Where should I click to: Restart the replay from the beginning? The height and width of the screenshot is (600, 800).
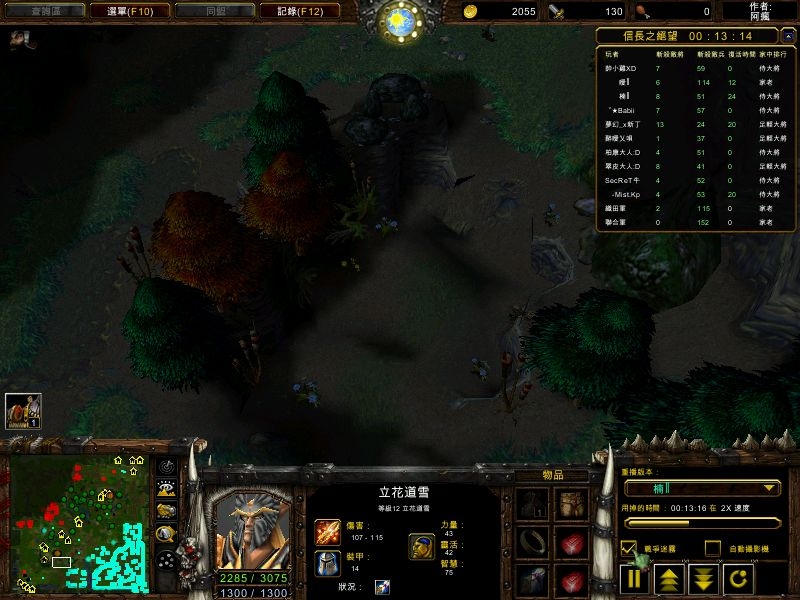(735, 577)
